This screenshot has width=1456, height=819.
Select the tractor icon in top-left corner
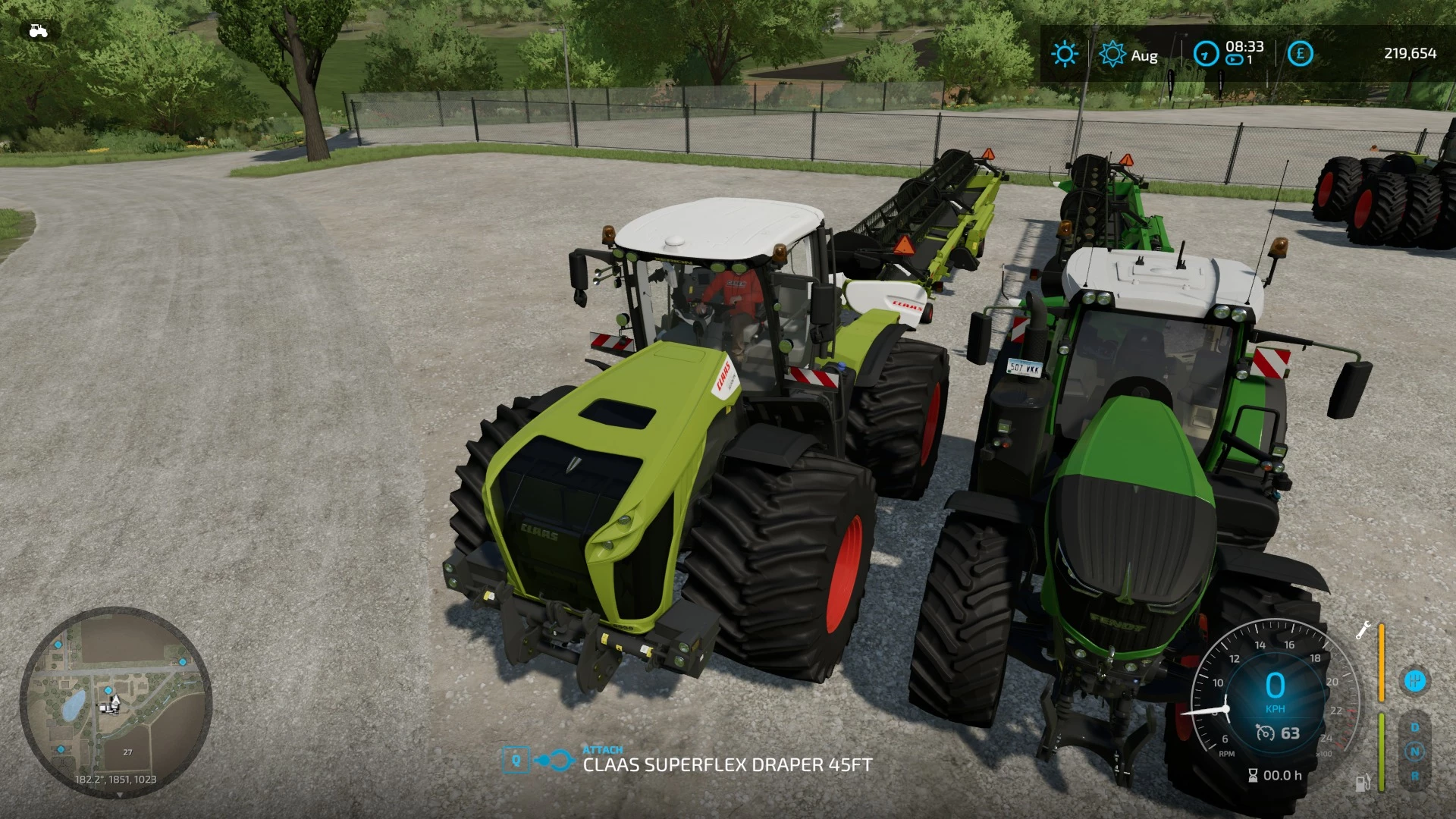pyautogui.click(x=37, y=30)
